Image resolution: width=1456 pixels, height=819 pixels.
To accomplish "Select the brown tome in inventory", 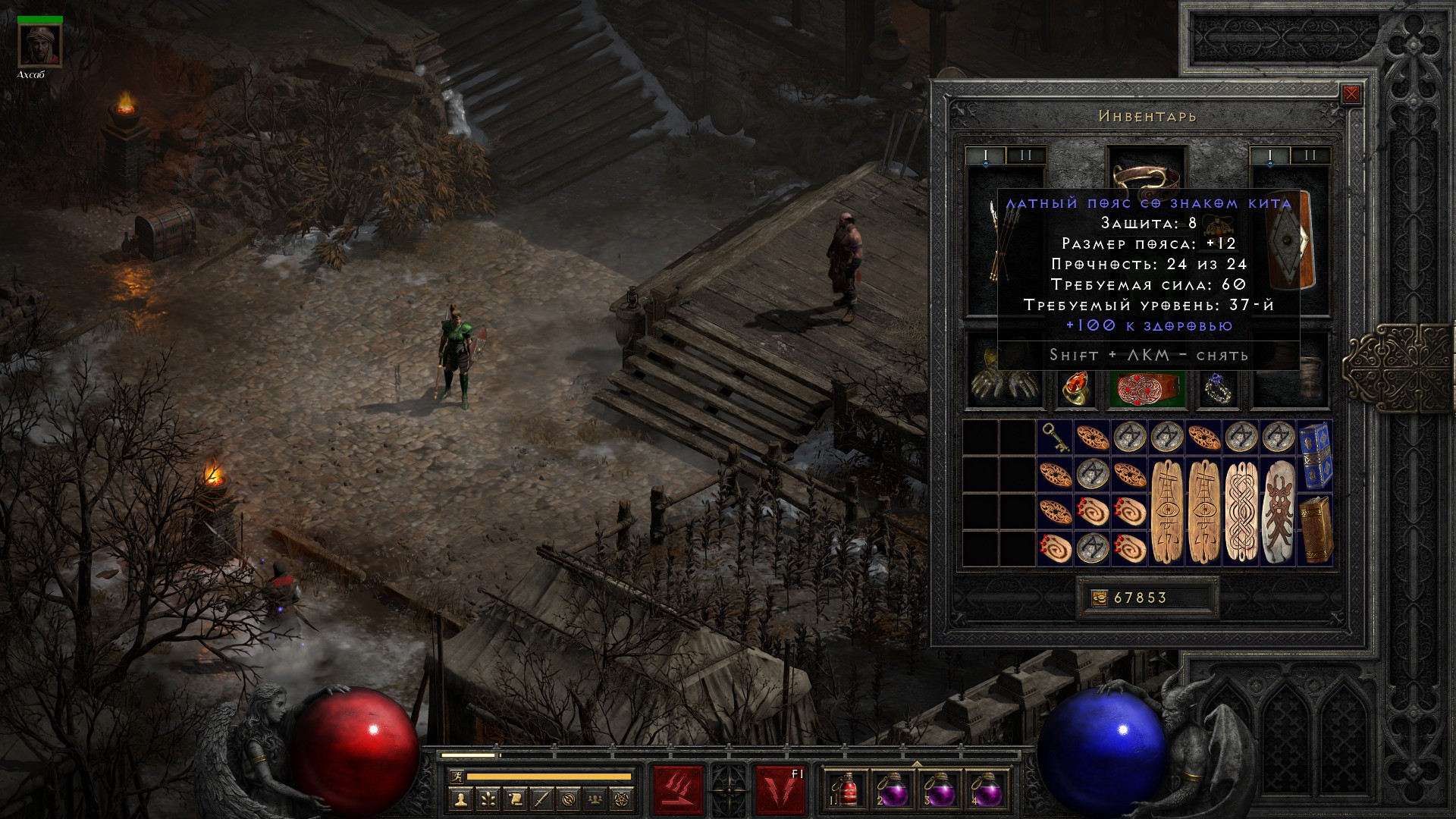I will 1316,529.
